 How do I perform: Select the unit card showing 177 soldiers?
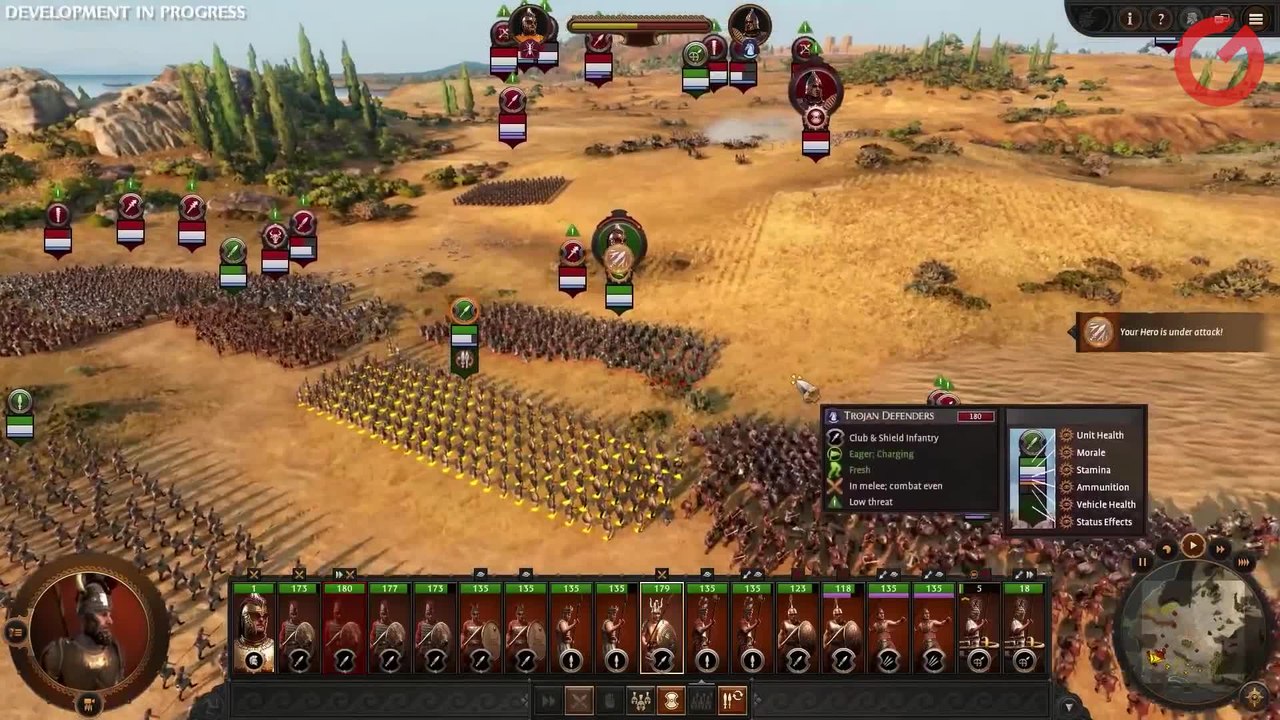389,630
